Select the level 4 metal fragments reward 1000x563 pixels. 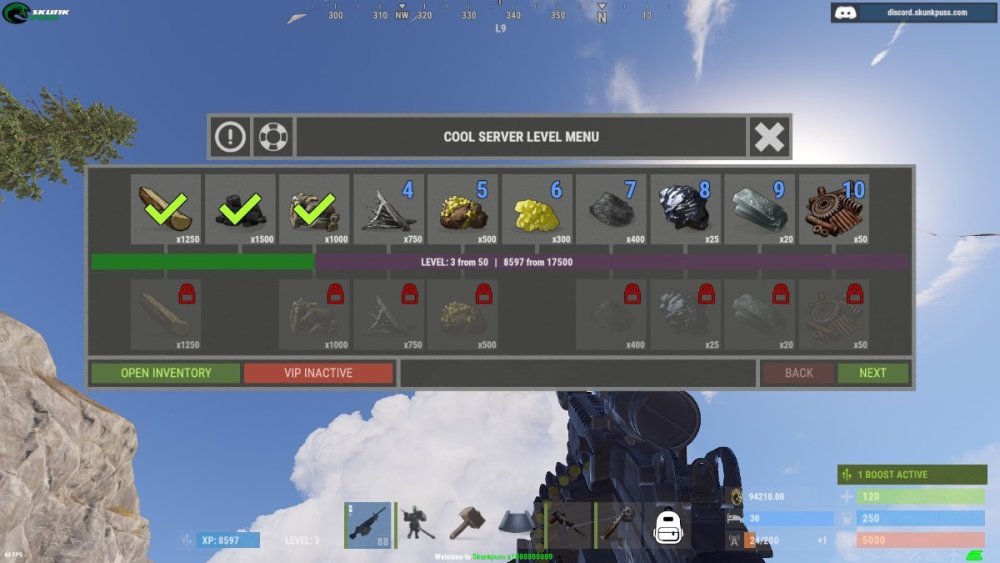(389, 209)
